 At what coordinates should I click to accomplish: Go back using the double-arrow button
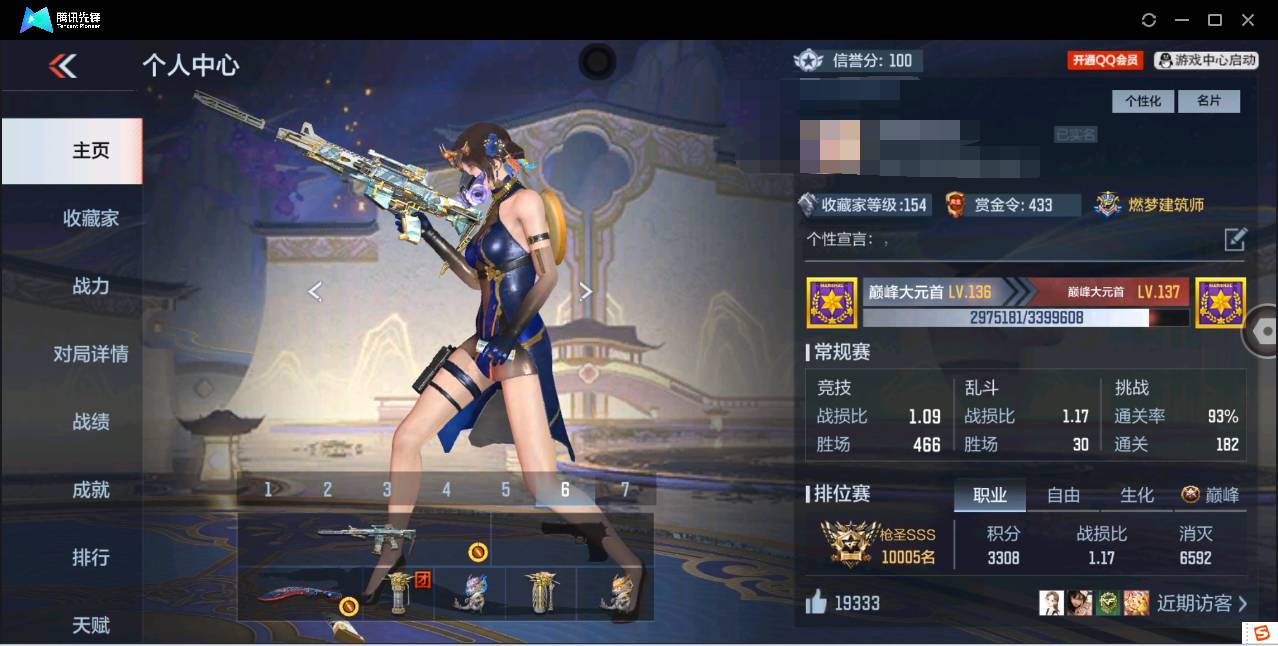[x=62, y=66]
